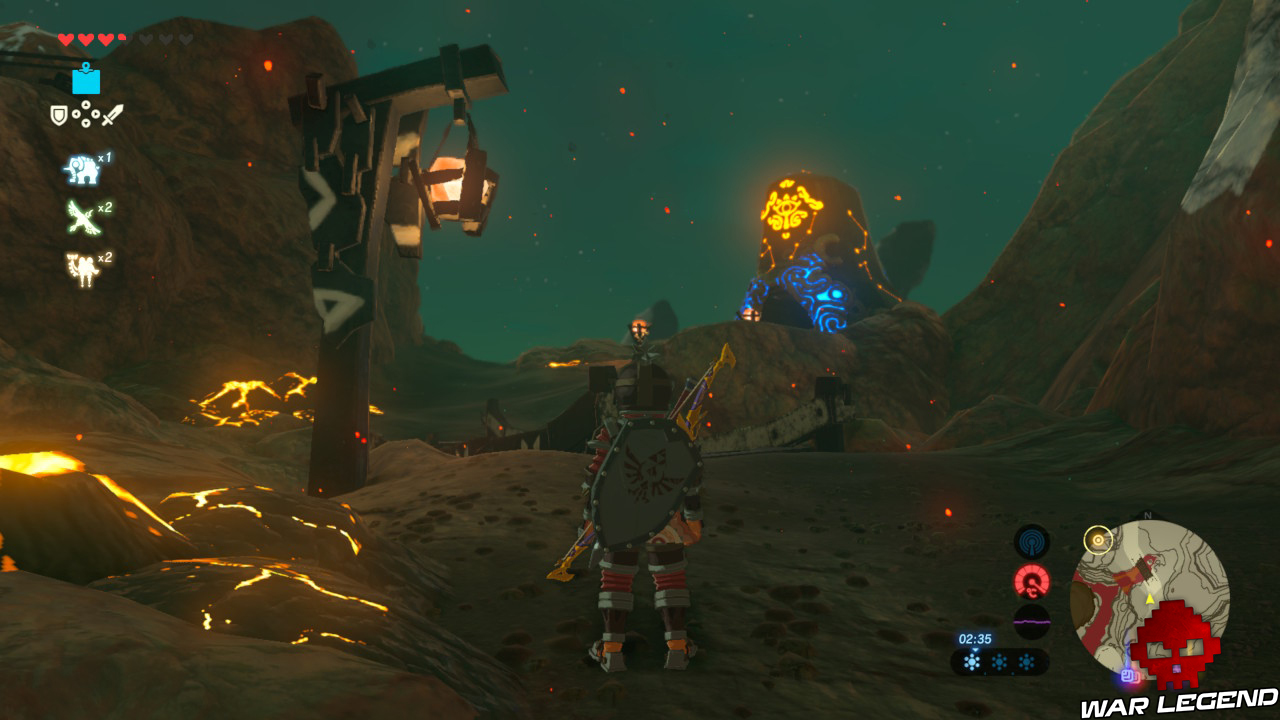This screenshot has width=1280, height=720.
Task: Expand the North compass indicator on the minimap
Action: click(1148, 514)
